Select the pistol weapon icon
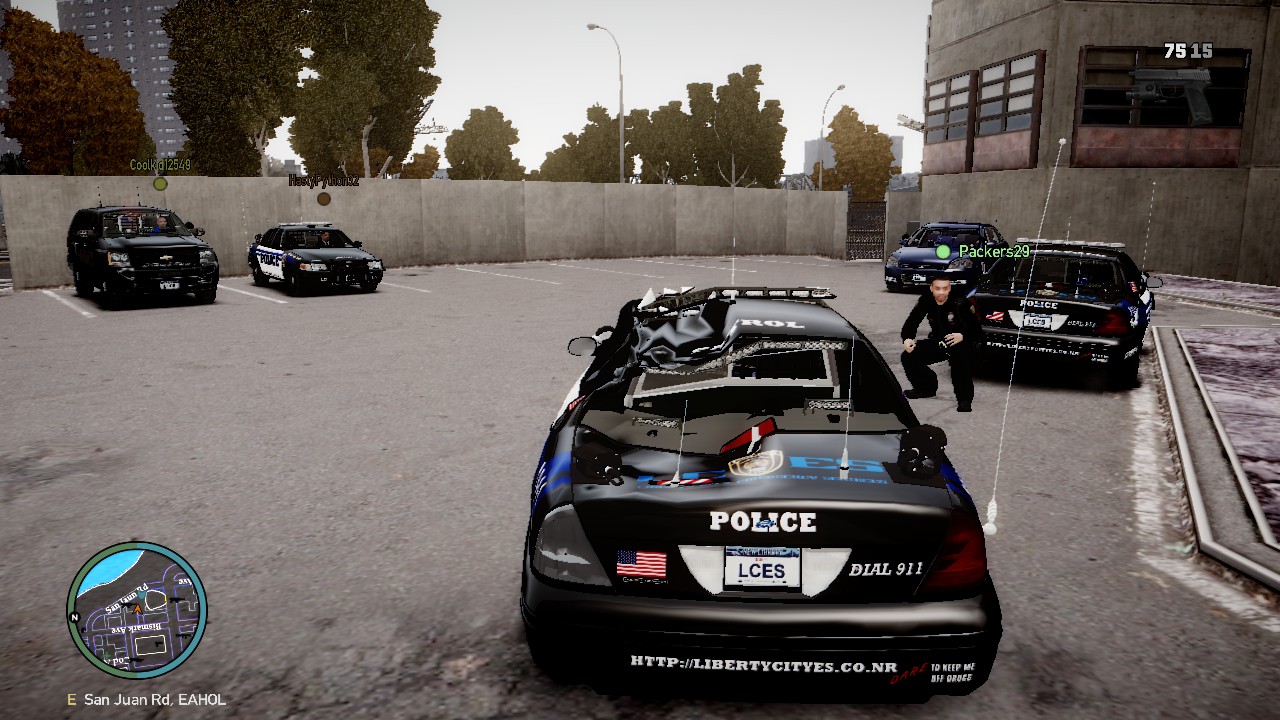 [1170, 92]
